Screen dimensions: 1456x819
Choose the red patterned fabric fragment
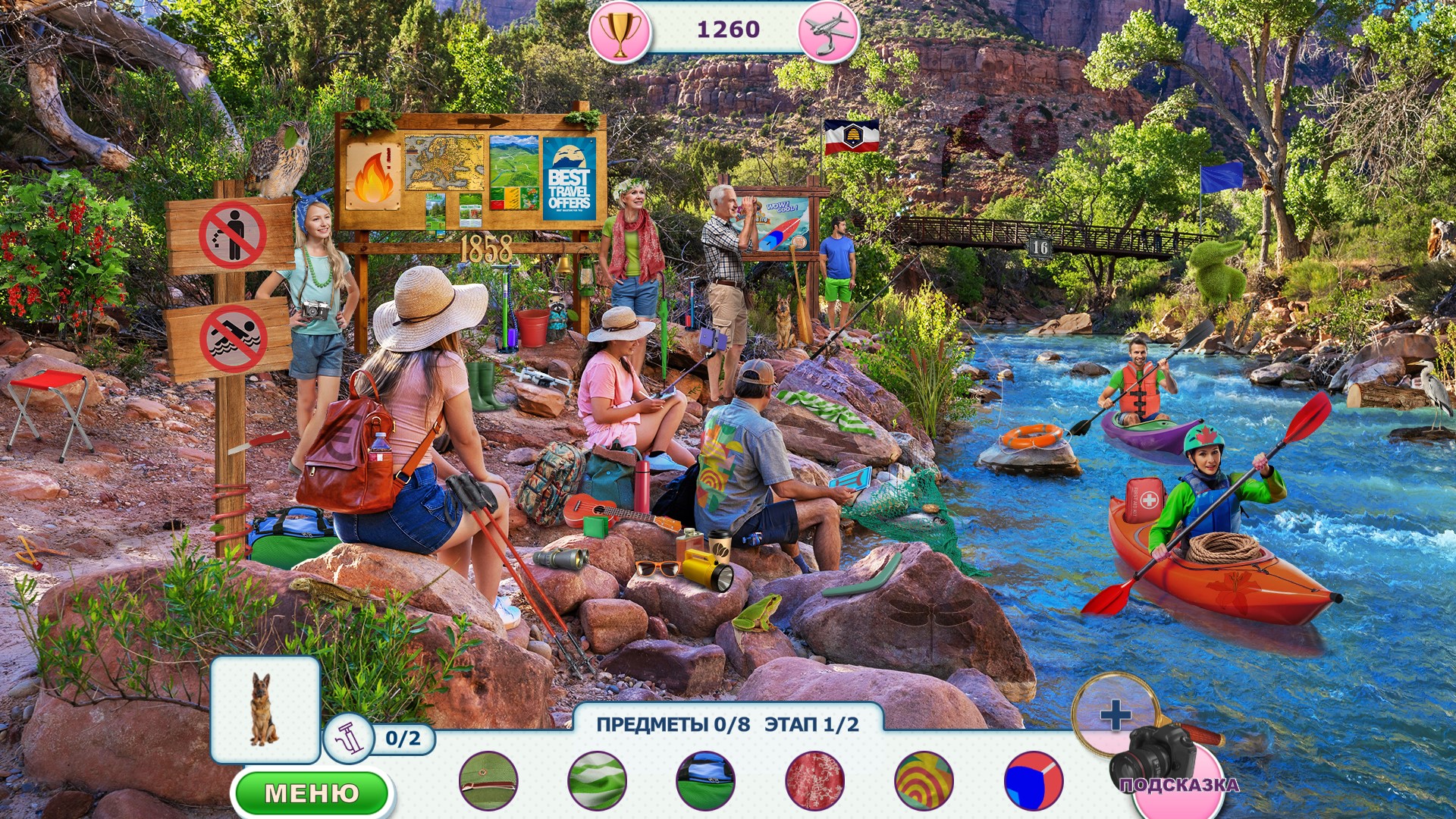tap(815, 780)
